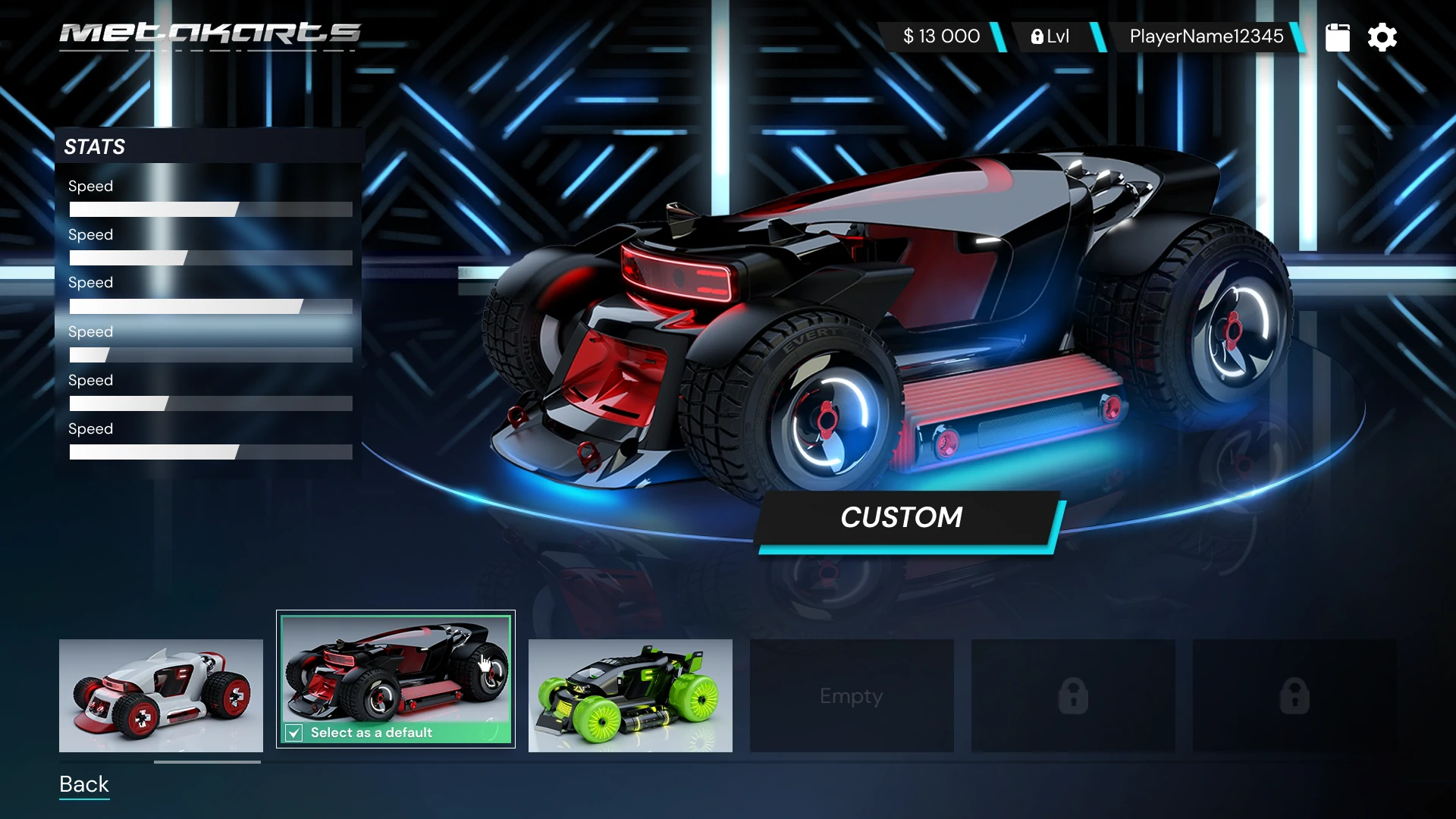Go Back to the previous menu
The width and height of the screenshot is (1456, 819).
click(x=84, y=784)
